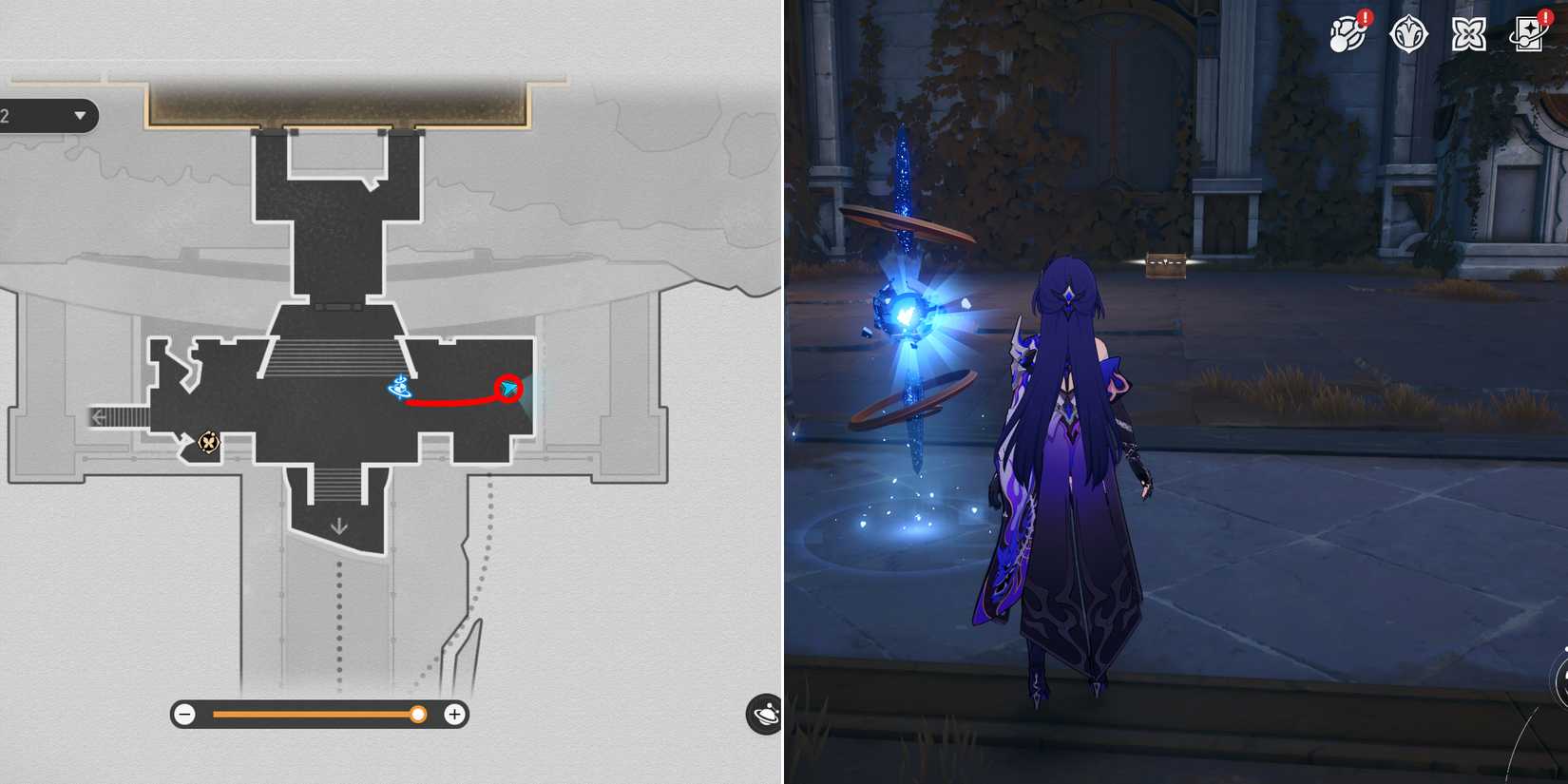Viewport: 1568px width, 784px height.
Task: Click the blue destination arrow inside red circle
Action: tap(511, 388)
